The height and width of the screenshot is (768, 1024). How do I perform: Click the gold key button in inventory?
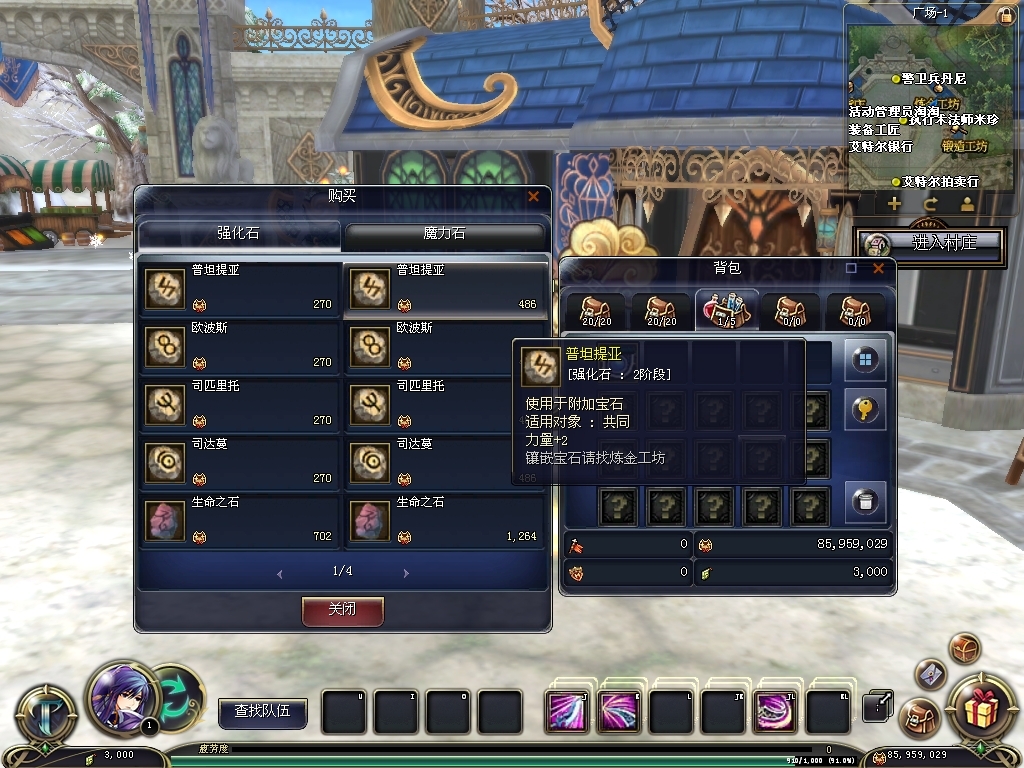pos(866,409)
